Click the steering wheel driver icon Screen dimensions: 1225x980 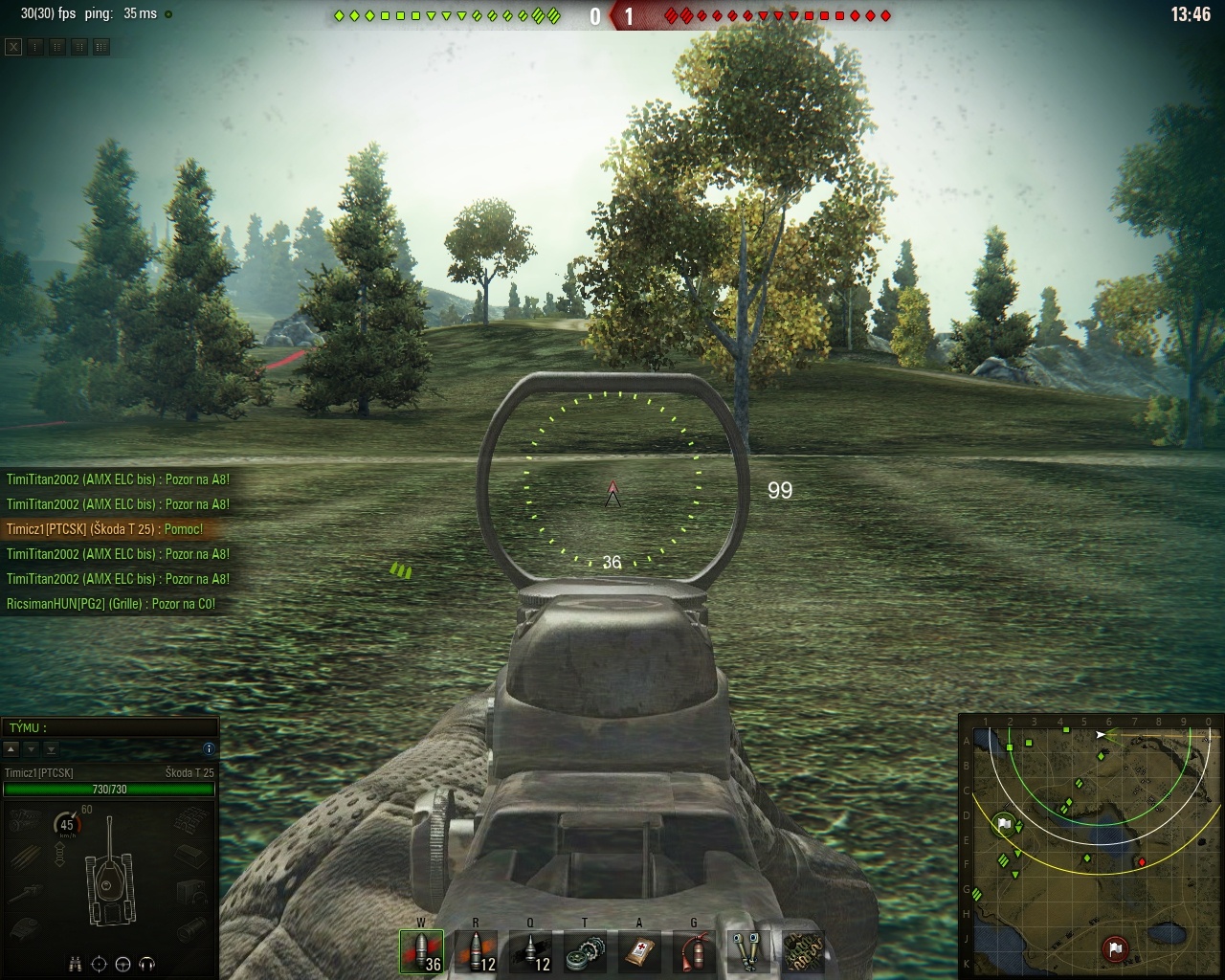click(x=123, y=963)
